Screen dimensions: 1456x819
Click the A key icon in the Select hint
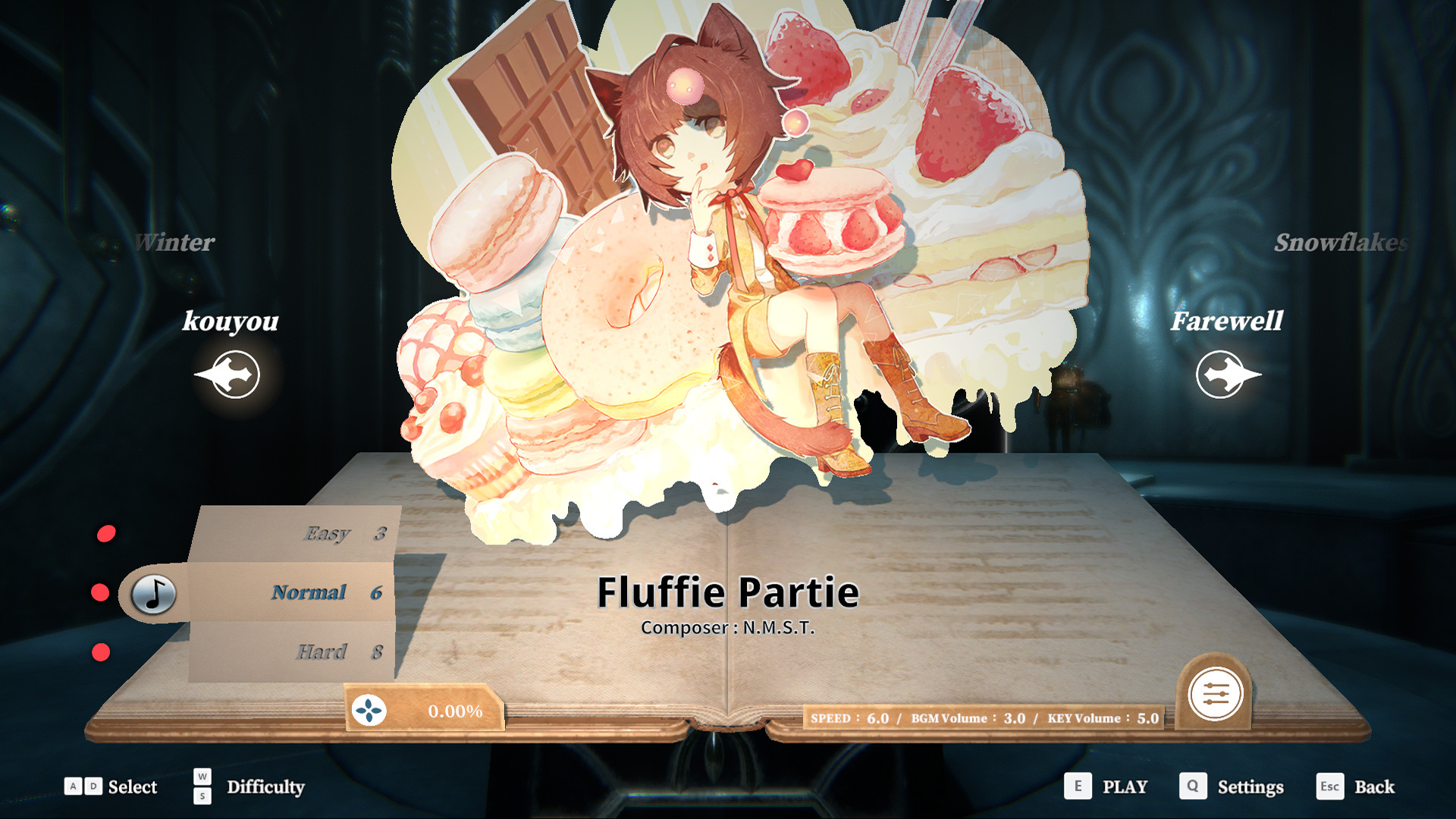tap(73, 786)
